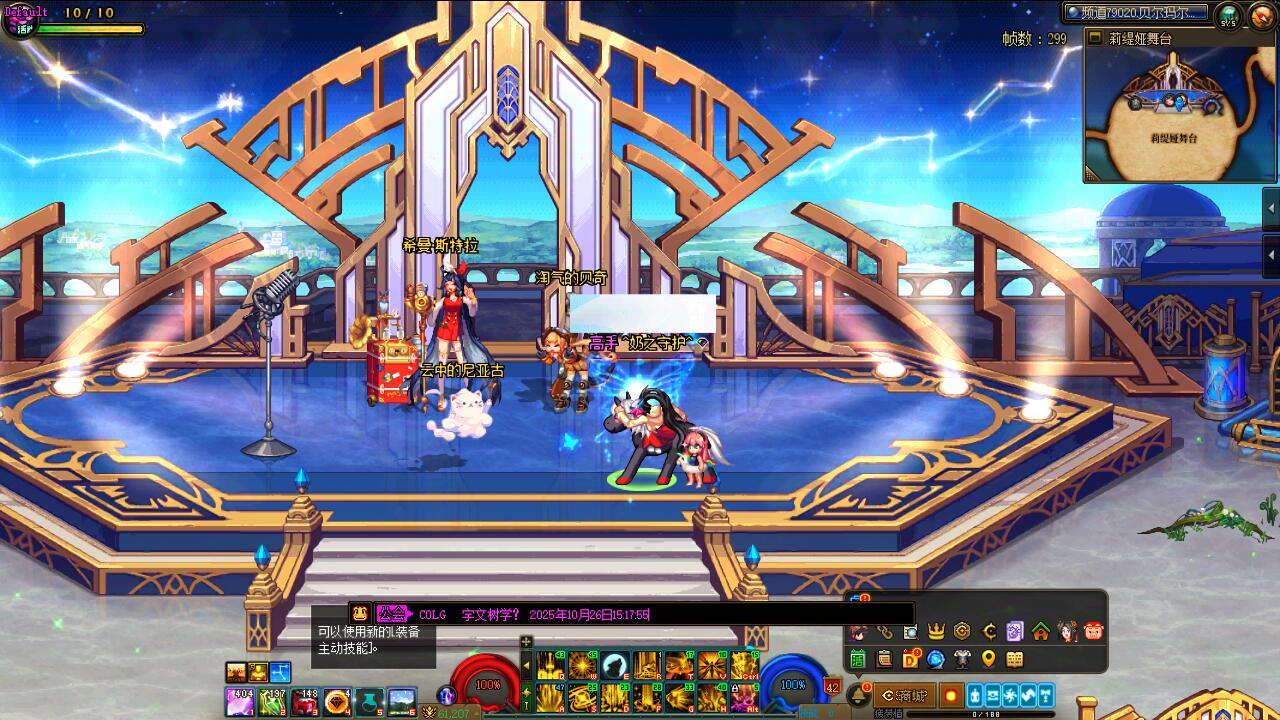Screen dimensions: 1280x720
Task: Click the chain link icon
Action: (x=884, y=631)
